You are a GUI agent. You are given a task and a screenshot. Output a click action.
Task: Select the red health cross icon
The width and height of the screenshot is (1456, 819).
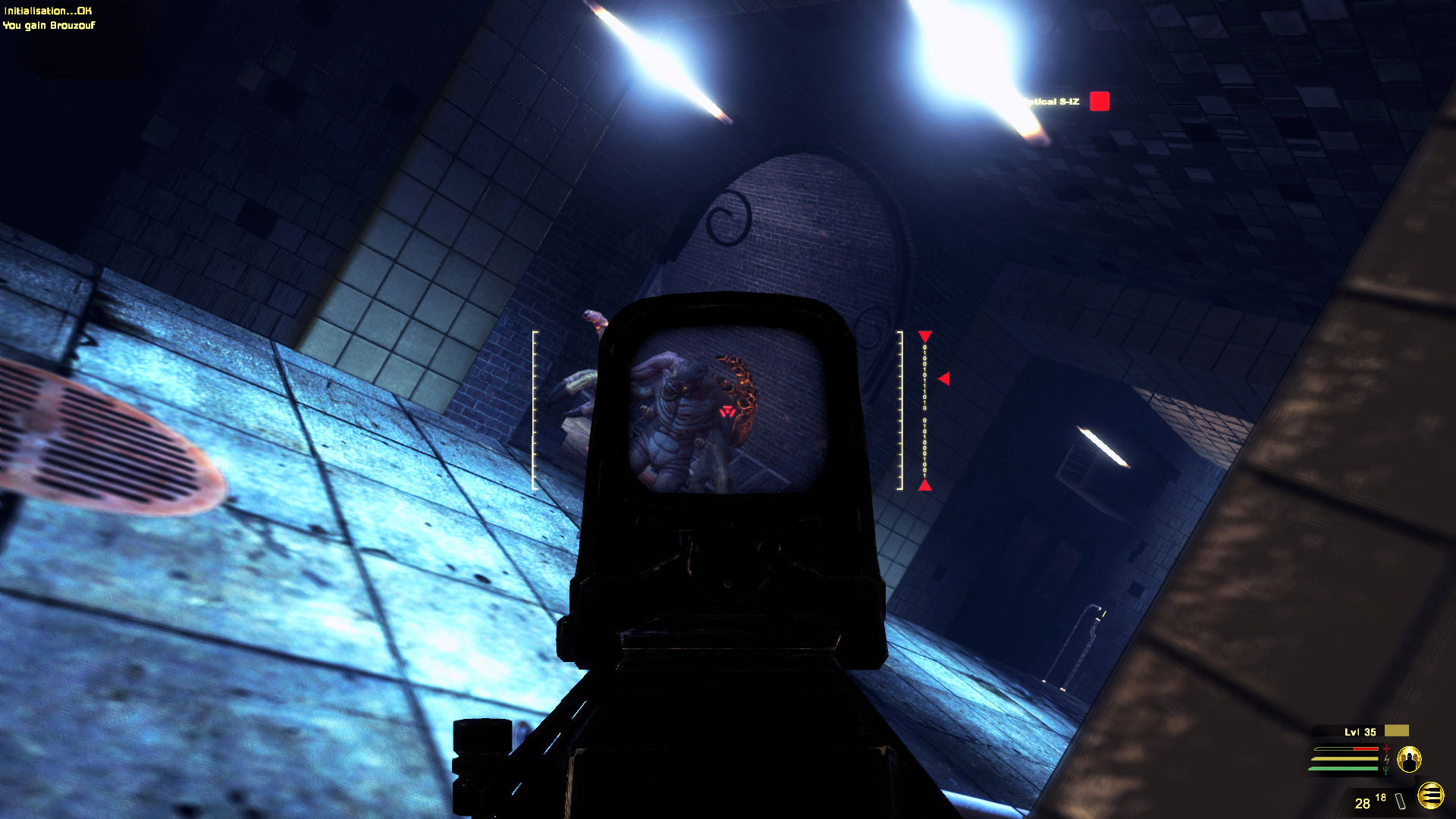point(1386,748)
